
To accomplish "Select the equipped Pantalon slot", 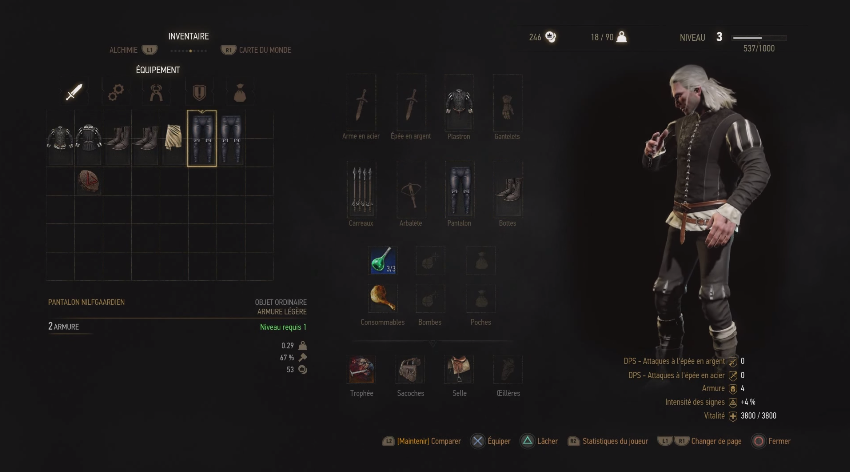I will click(x=459, y=190).
